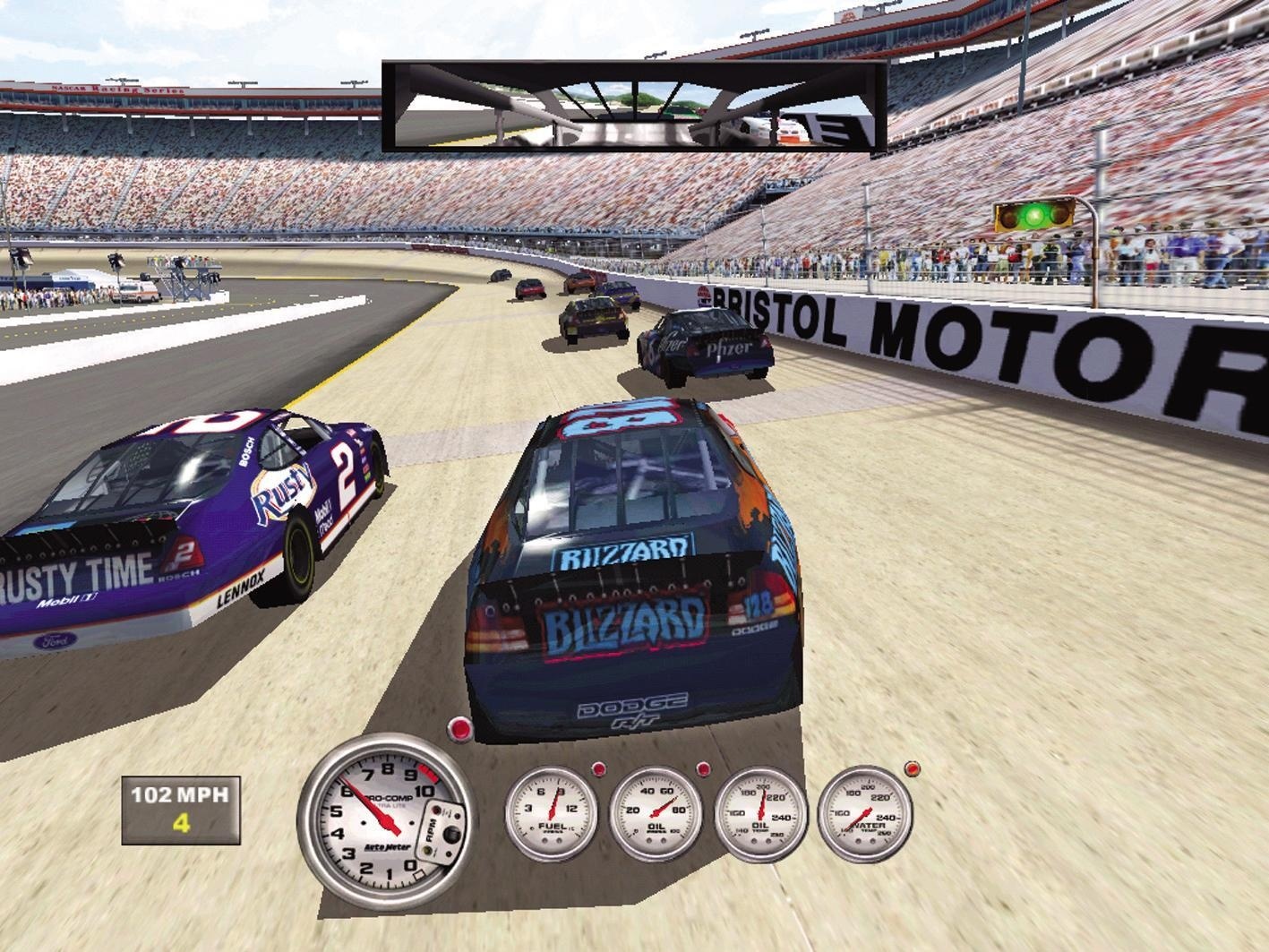
Task: Click the red indicator light near the spoiler
Action: click(459, 730)
